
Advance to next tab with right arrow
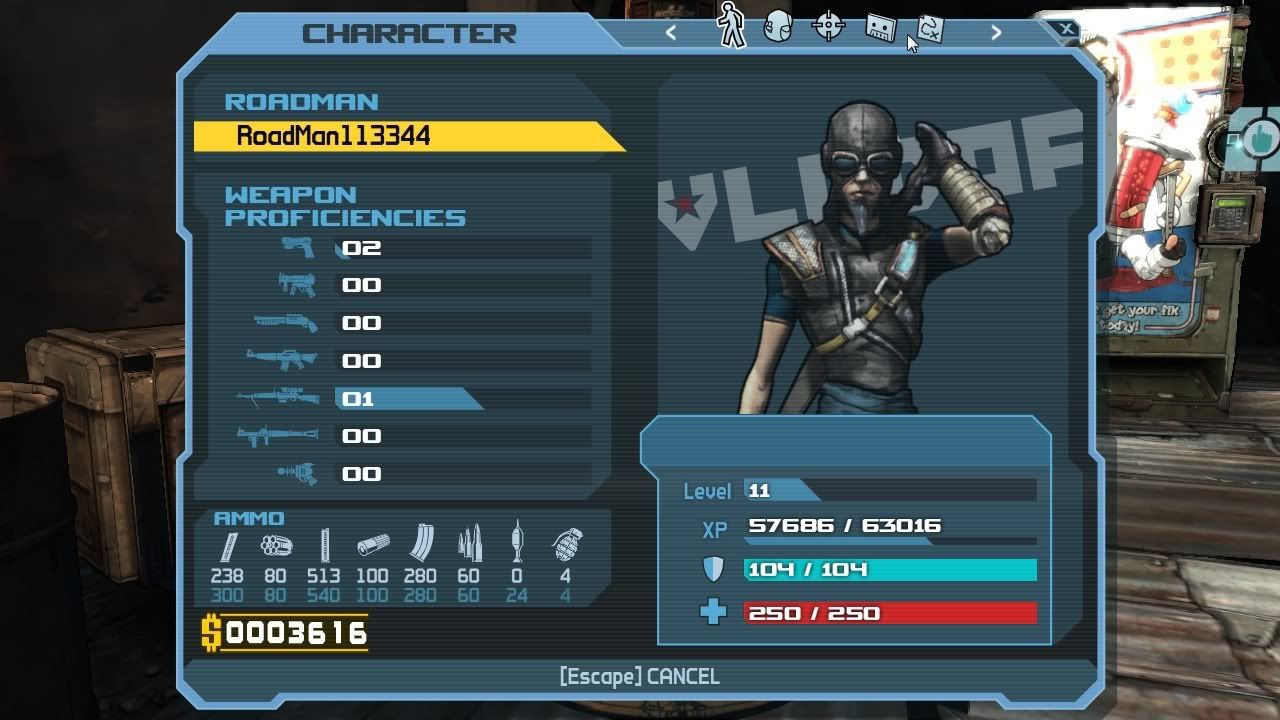(995, 32)
